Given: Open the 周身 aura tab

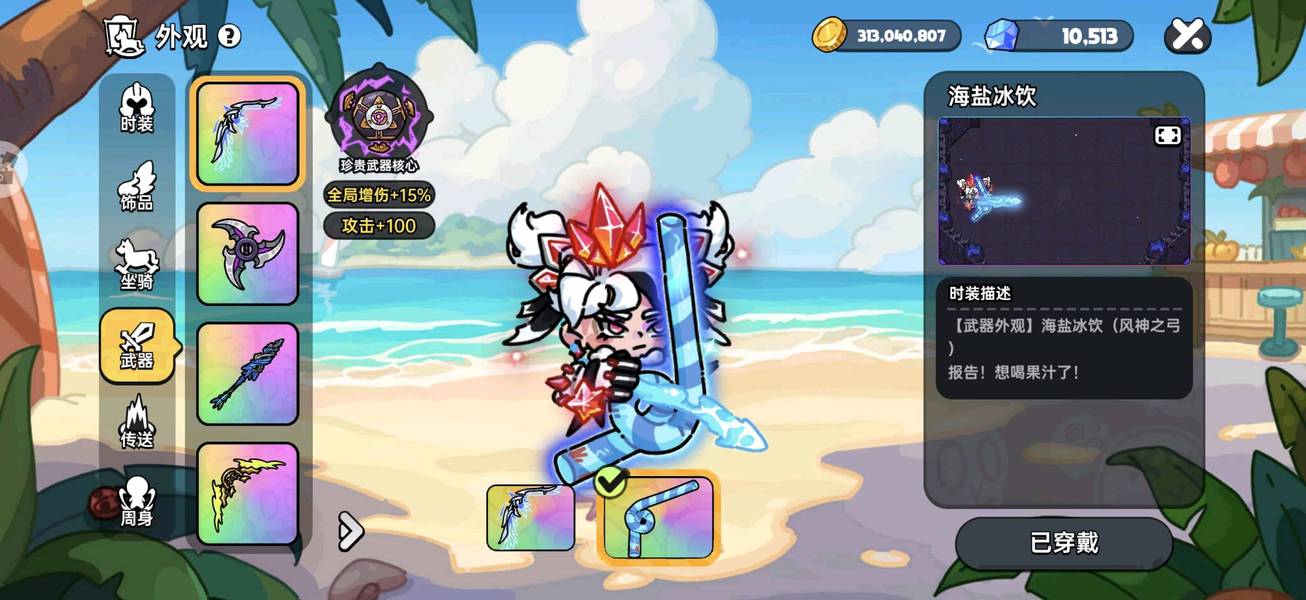Looking at the screenshot, I should point(137,502).
